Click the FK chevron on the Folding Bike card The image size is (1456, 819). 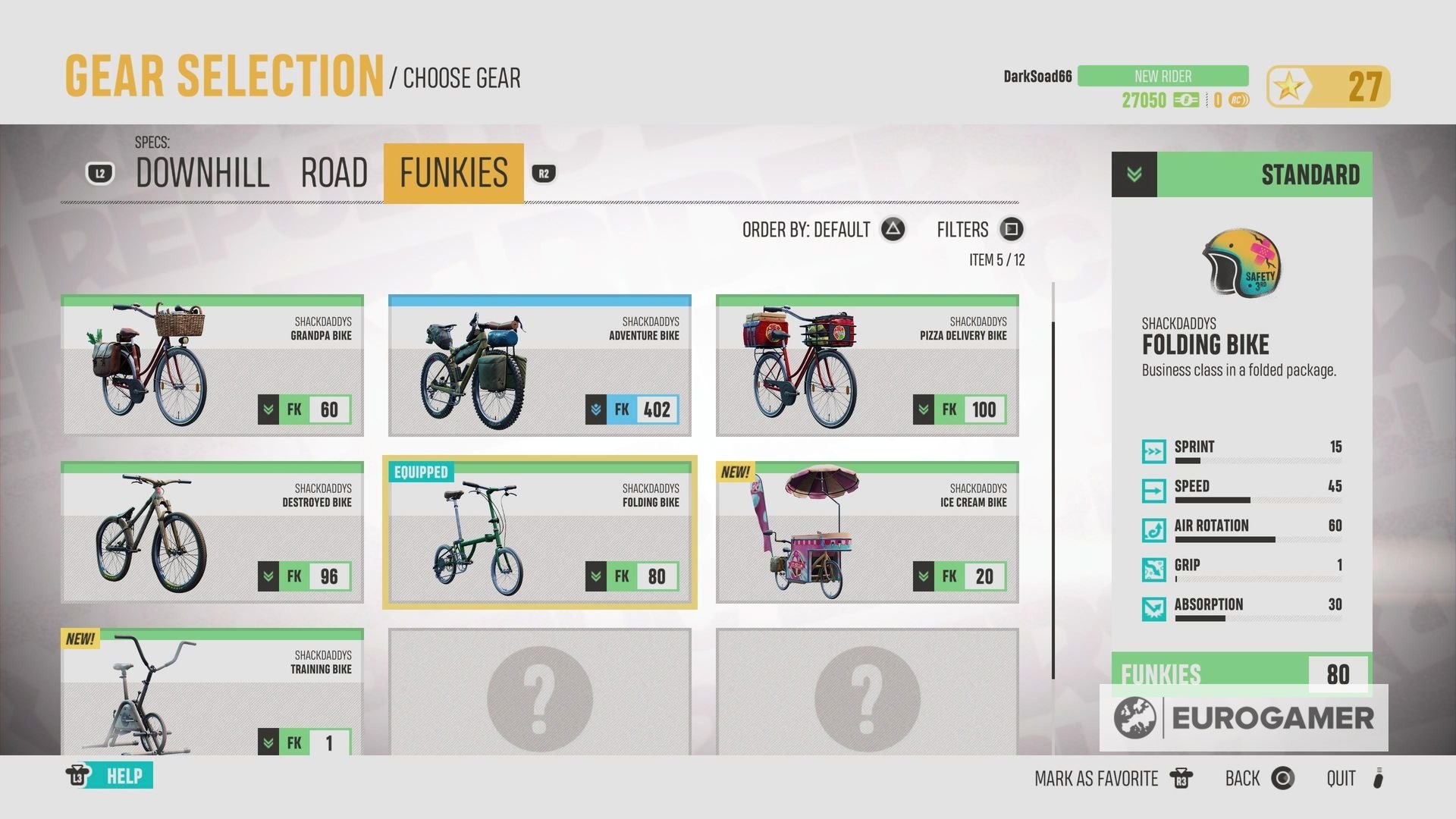pyautogui.click(x=596, y=576)
